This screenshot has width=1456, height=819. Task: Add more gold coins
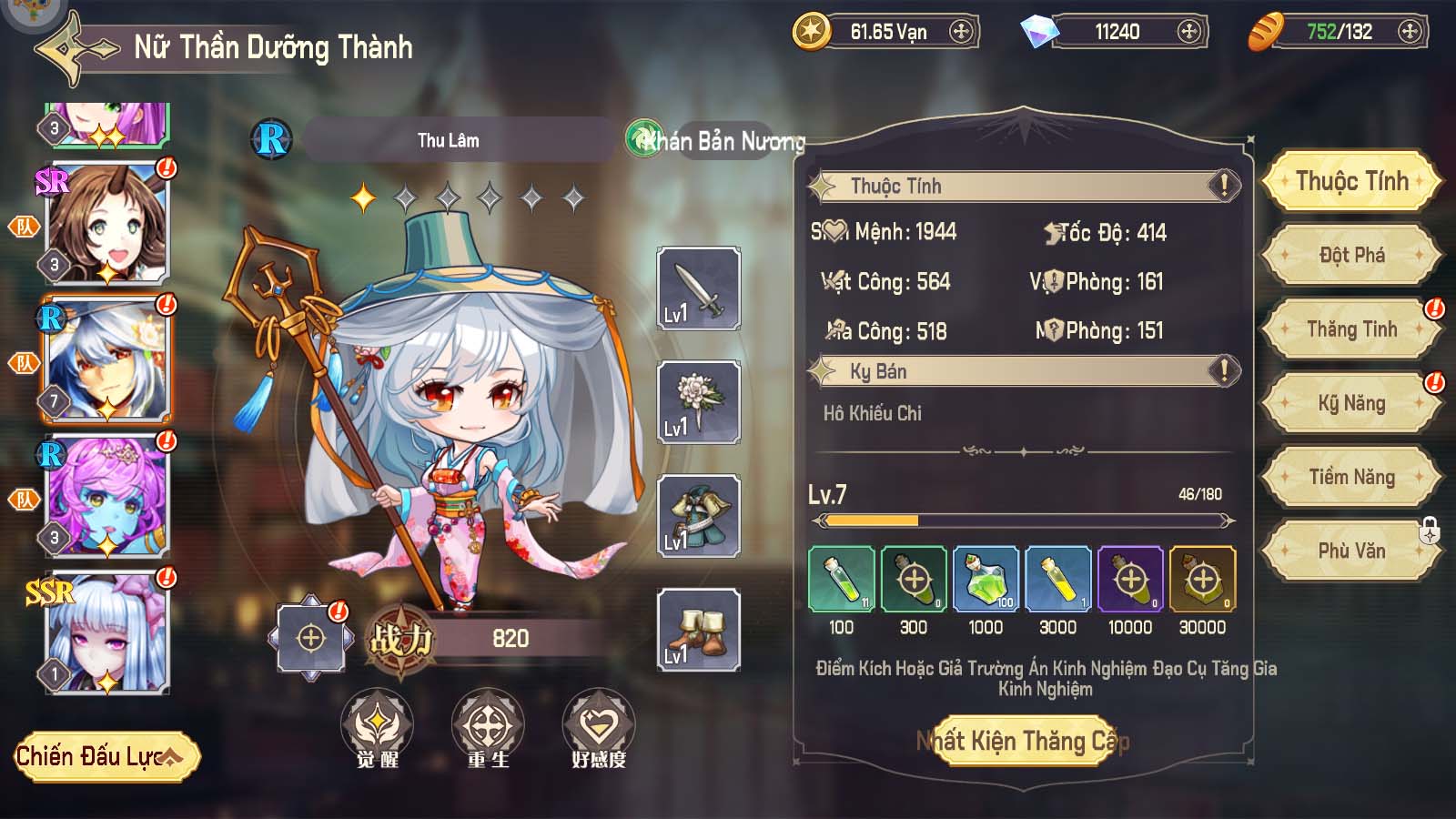(x=961, y=32)
